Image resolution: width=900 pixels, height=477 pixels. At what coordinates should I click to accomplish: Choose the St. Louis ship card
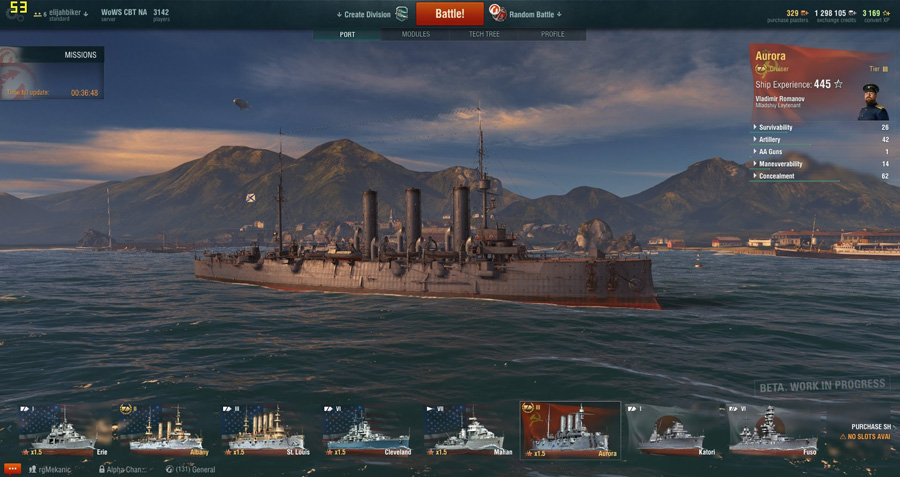265,430
